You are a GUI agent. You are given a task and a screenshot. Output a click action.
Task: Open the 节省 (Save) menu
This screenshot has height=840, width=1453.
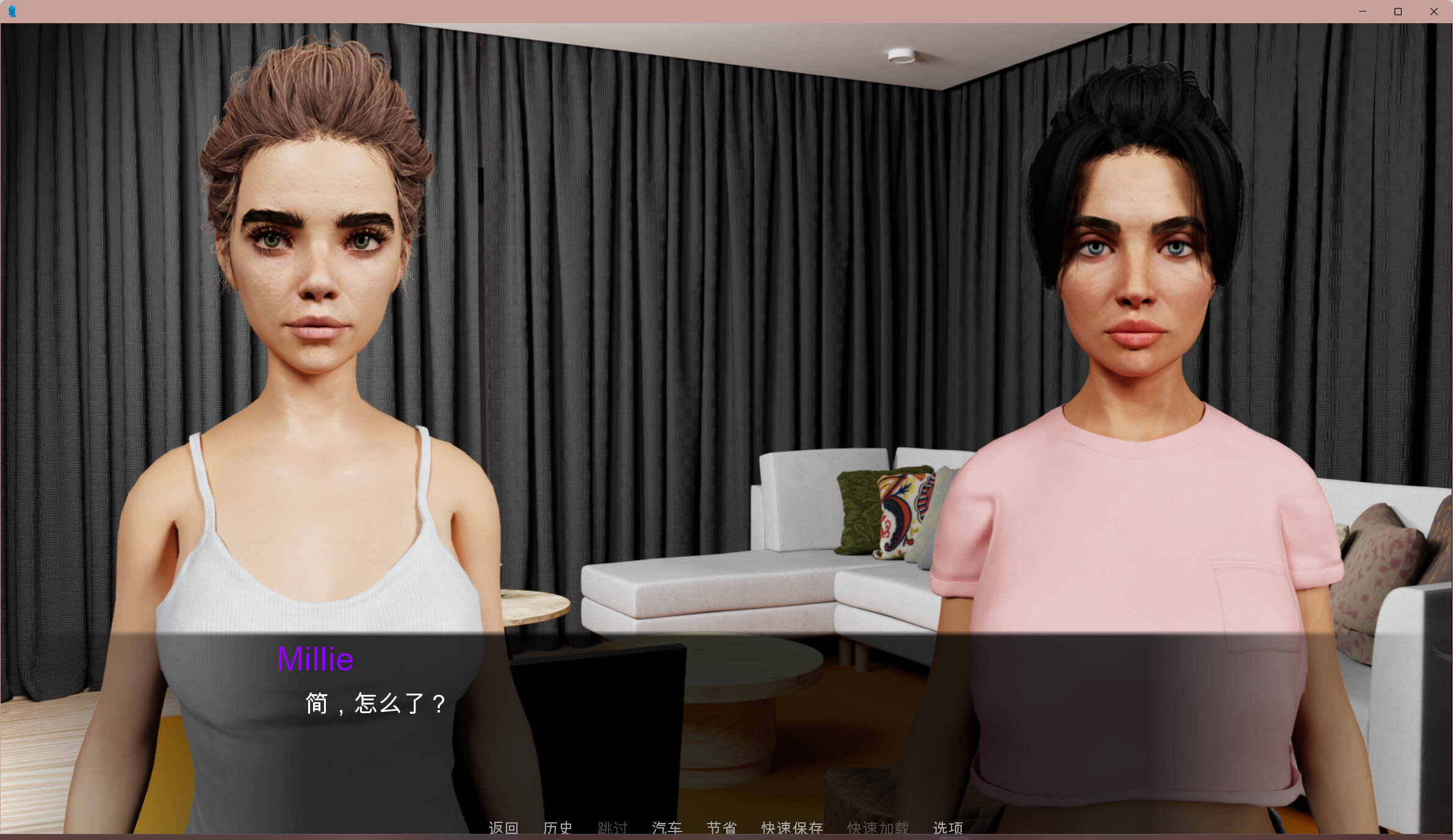click(722, 828)
